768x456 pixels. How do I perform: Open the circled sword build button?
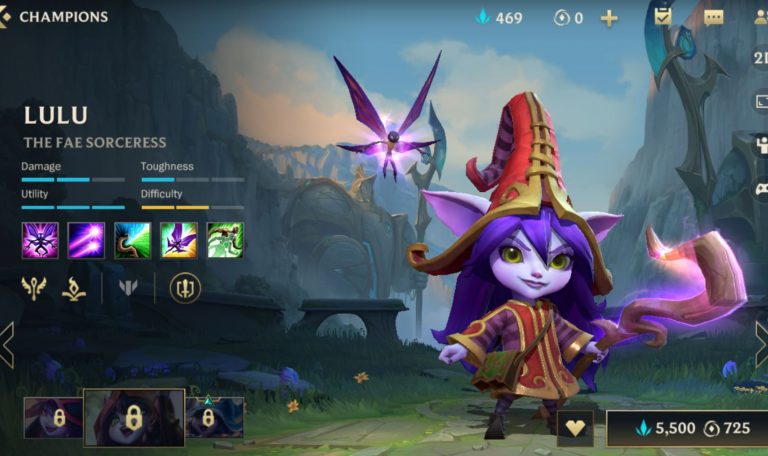(185, 289)
